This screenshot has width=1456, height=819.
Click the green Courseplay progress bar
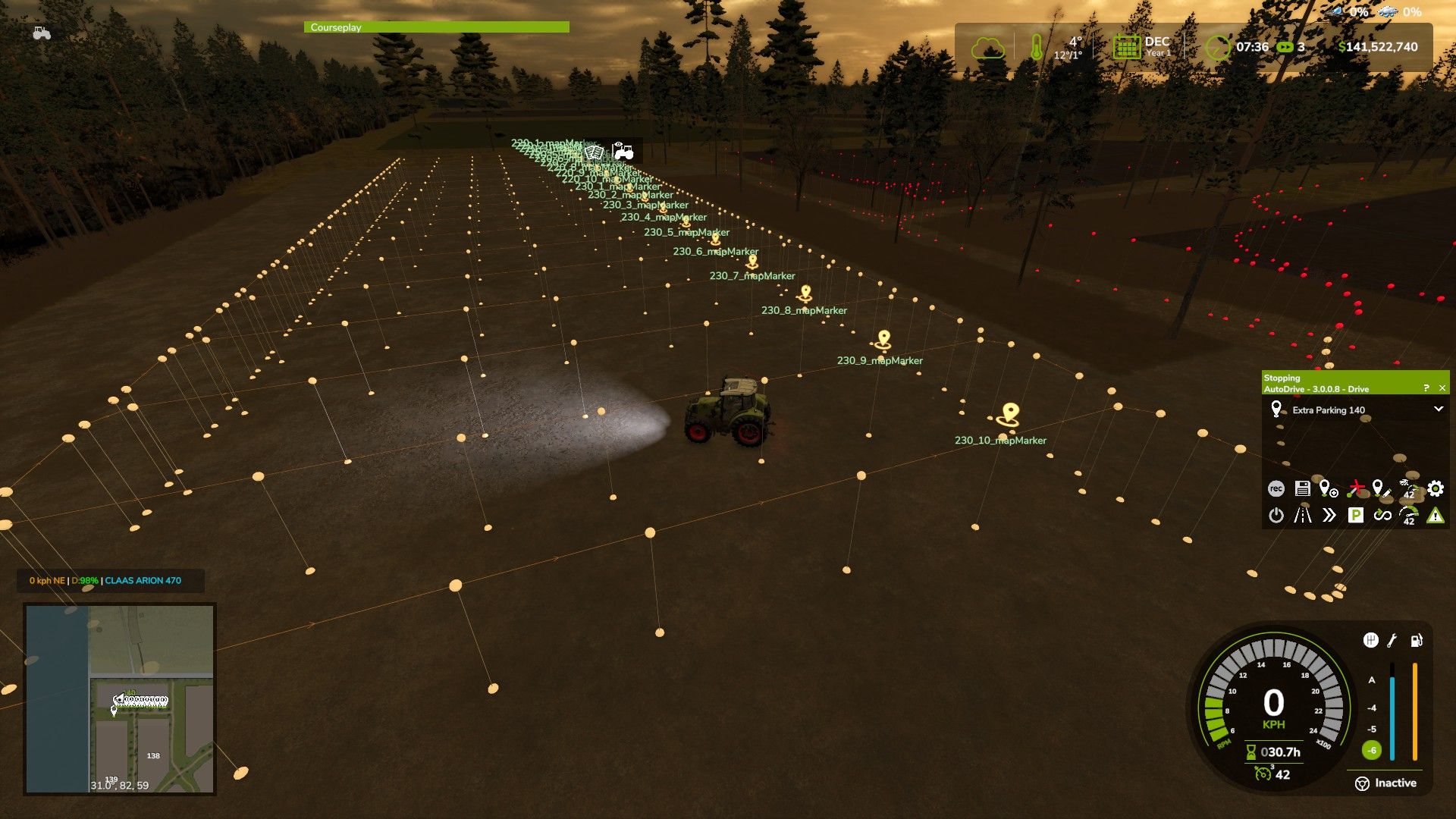436,27
